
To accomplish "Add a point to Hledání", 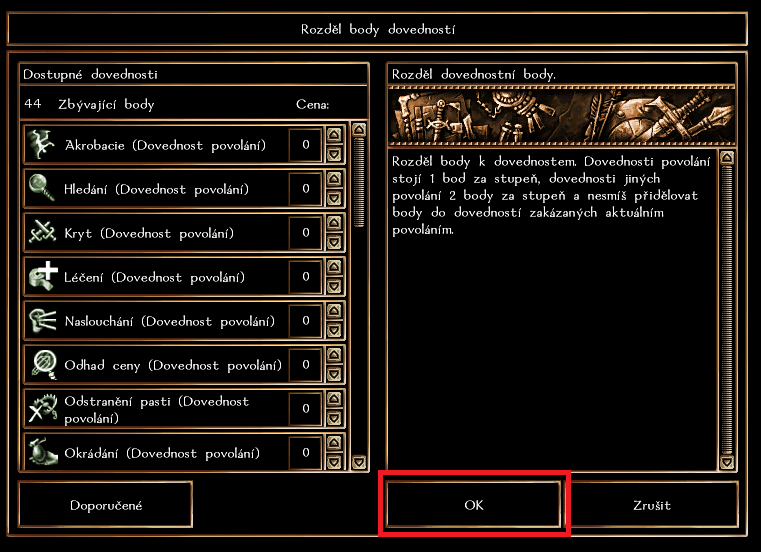I will point(334,180).
